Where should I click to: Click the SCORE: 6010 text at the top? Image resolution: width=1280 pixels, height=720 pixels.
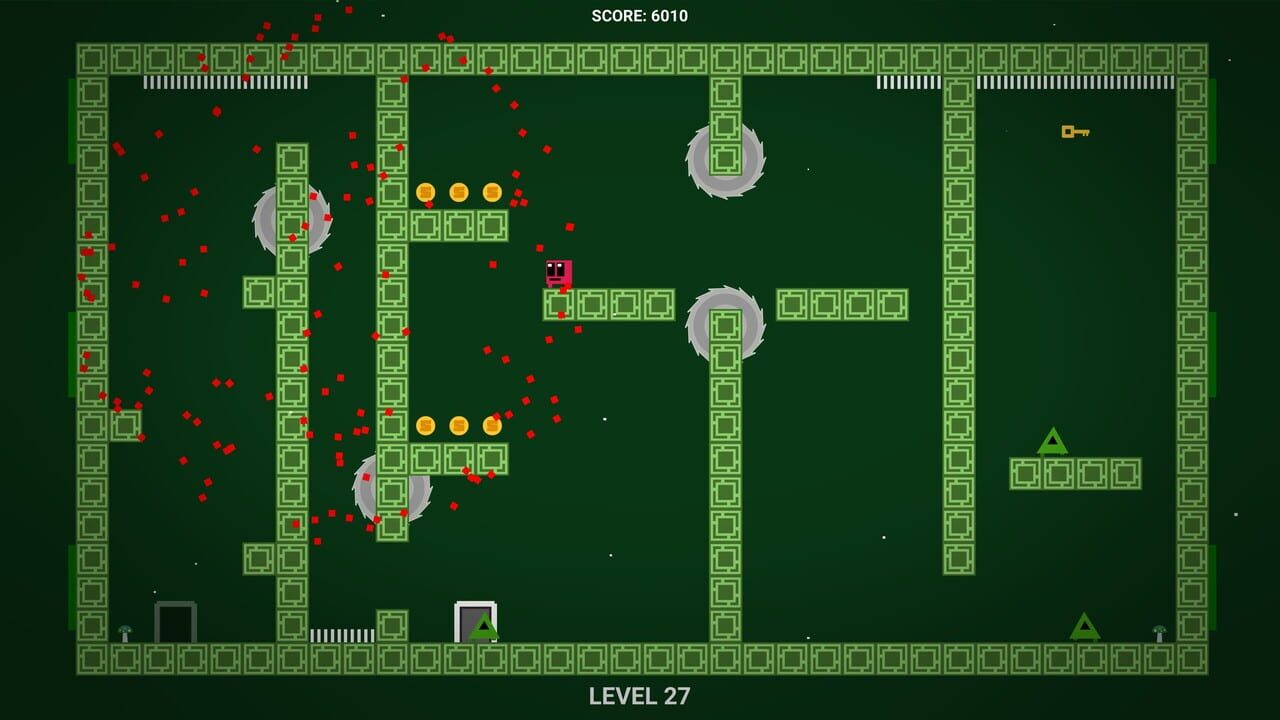640,15
